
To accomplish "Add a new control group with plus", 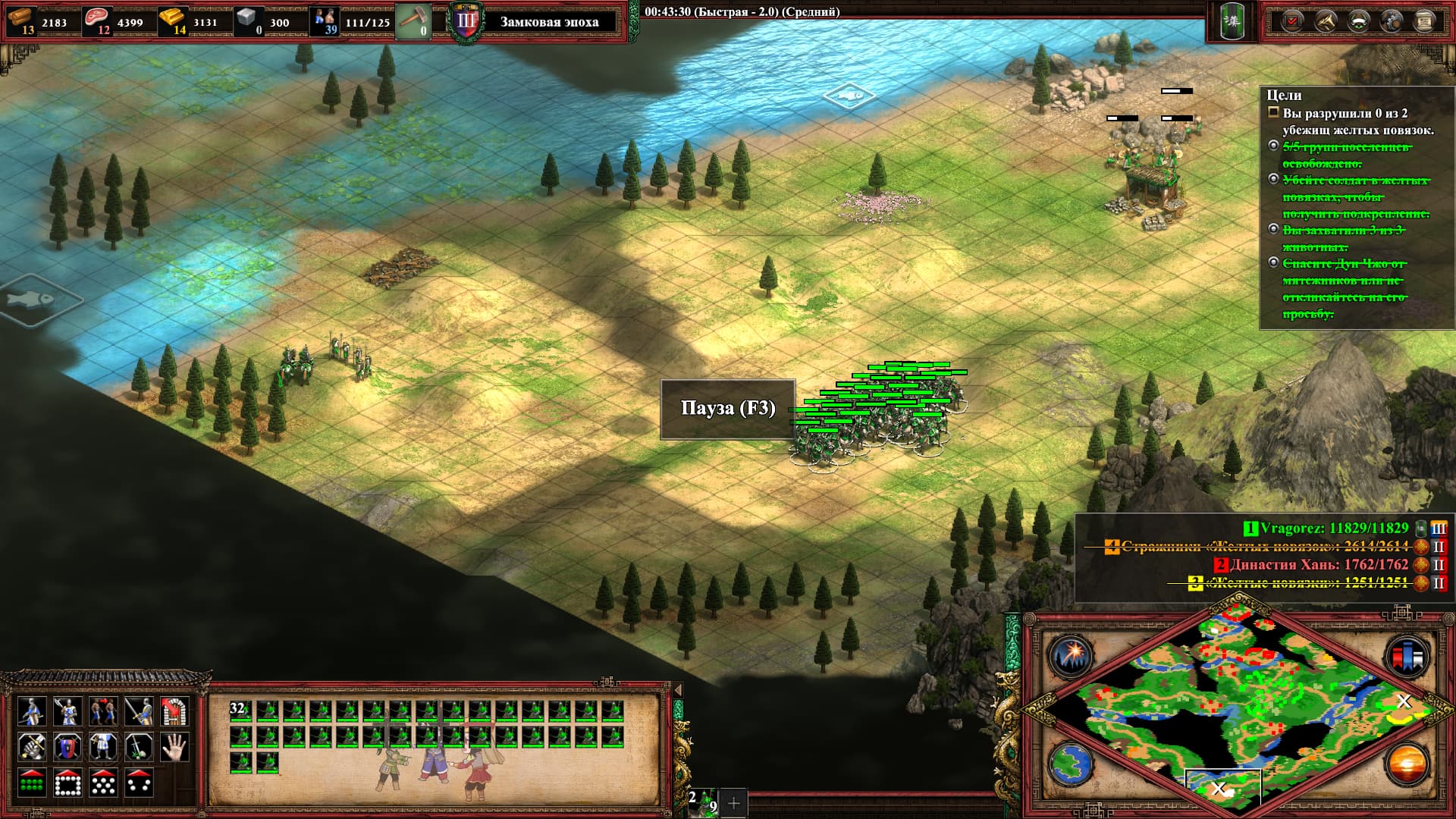I will coord(733,802).
